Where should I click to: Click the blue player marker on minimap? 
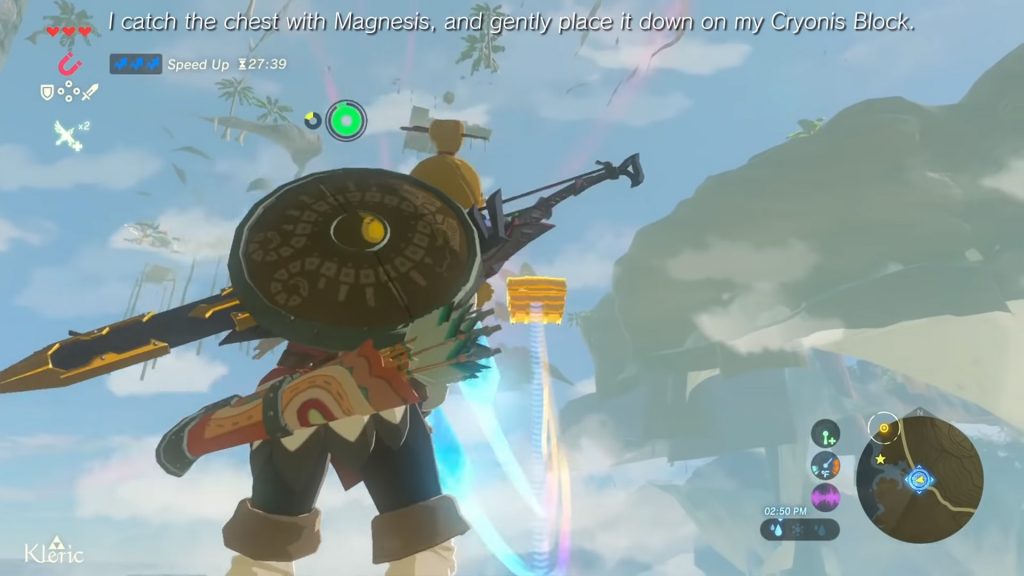[917, 481]
